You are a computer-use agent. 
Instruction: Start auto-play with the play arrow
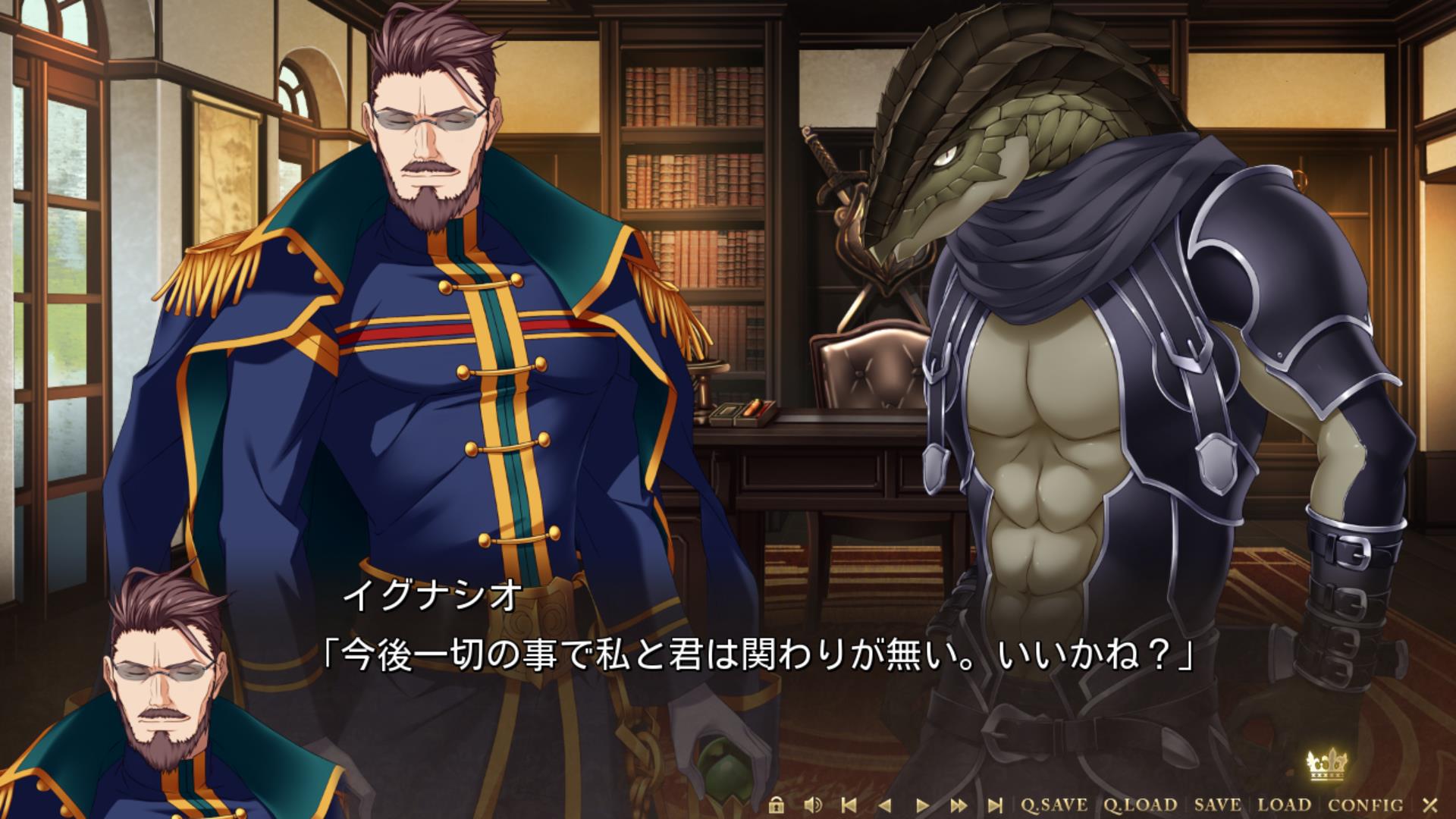[922, 805]
